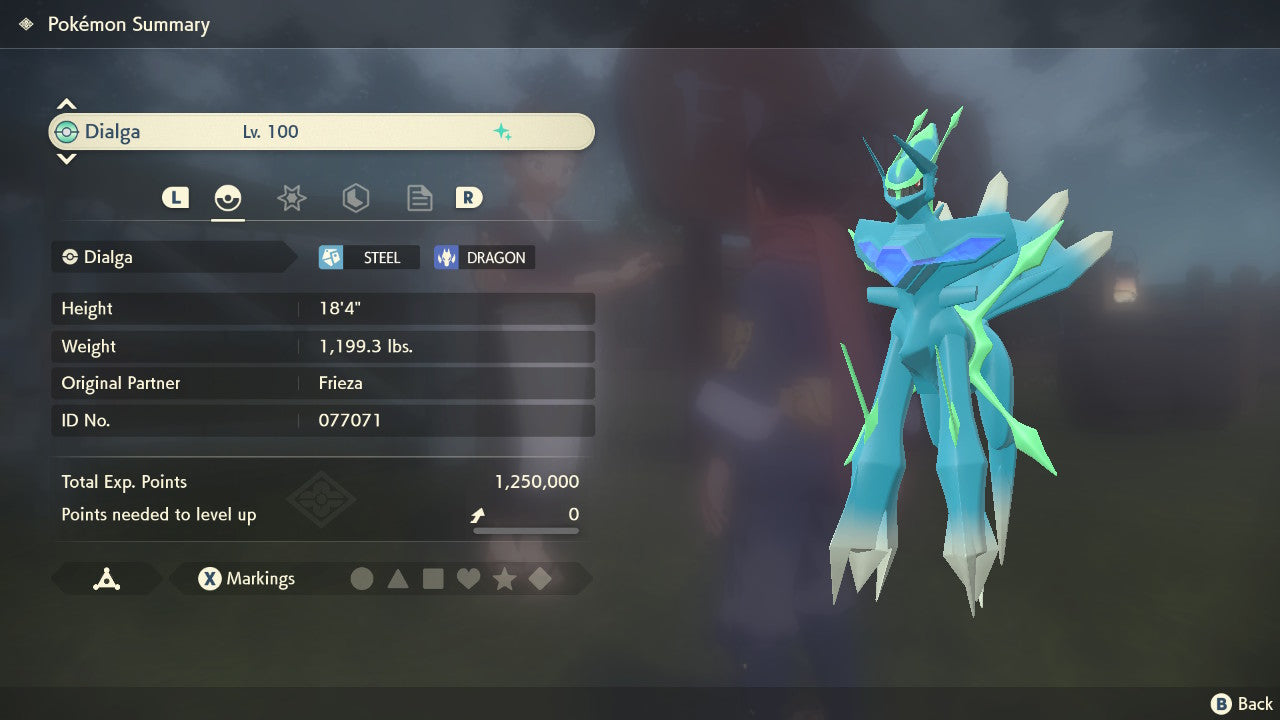This screenshot has height=720, width=1280.
Task: Open the starburst stats tab
Action: (291, 198)
